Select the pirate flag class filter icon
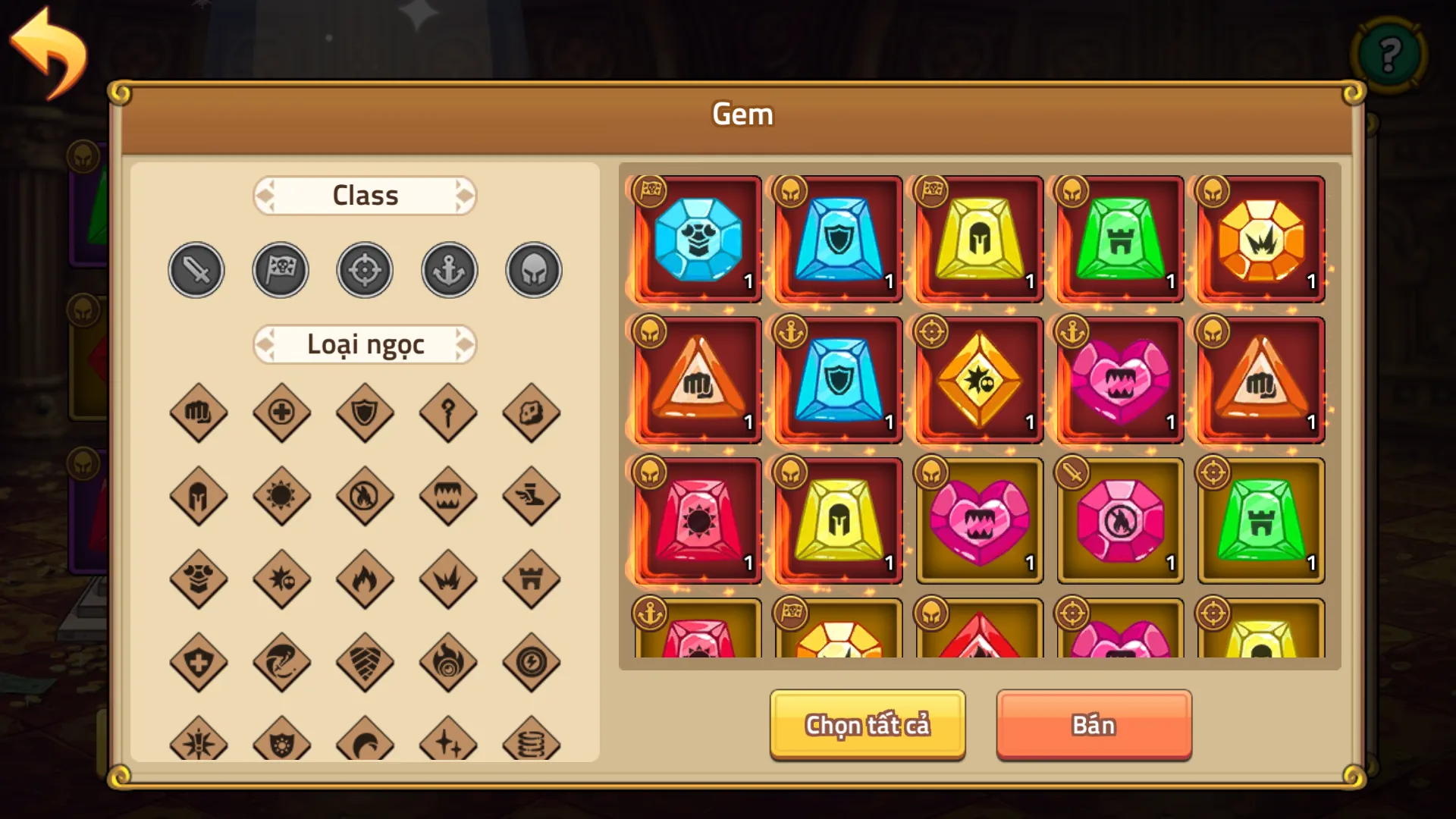 281,269
